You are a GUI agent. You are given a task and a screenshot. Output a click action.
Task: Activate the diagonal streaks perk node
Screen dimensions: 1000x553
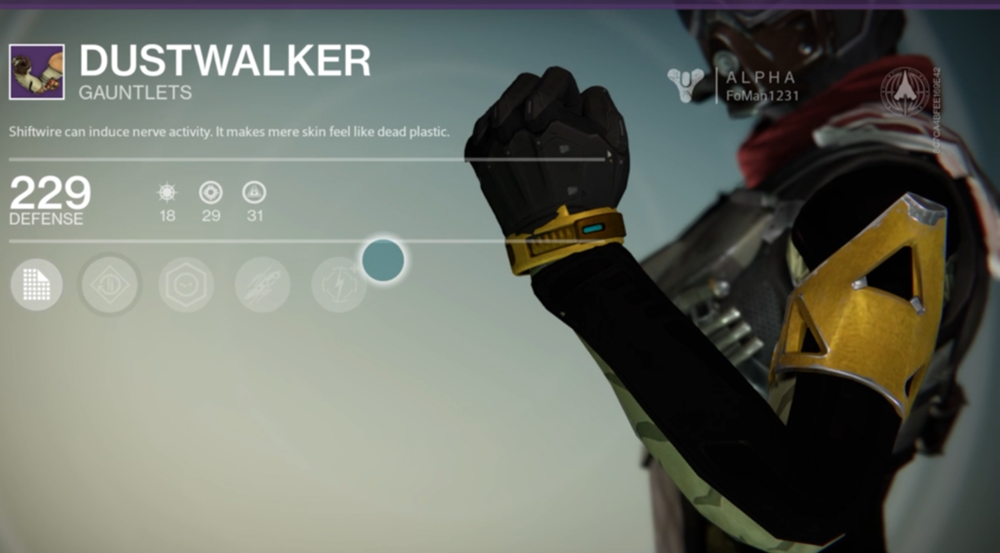coord(262,285)
